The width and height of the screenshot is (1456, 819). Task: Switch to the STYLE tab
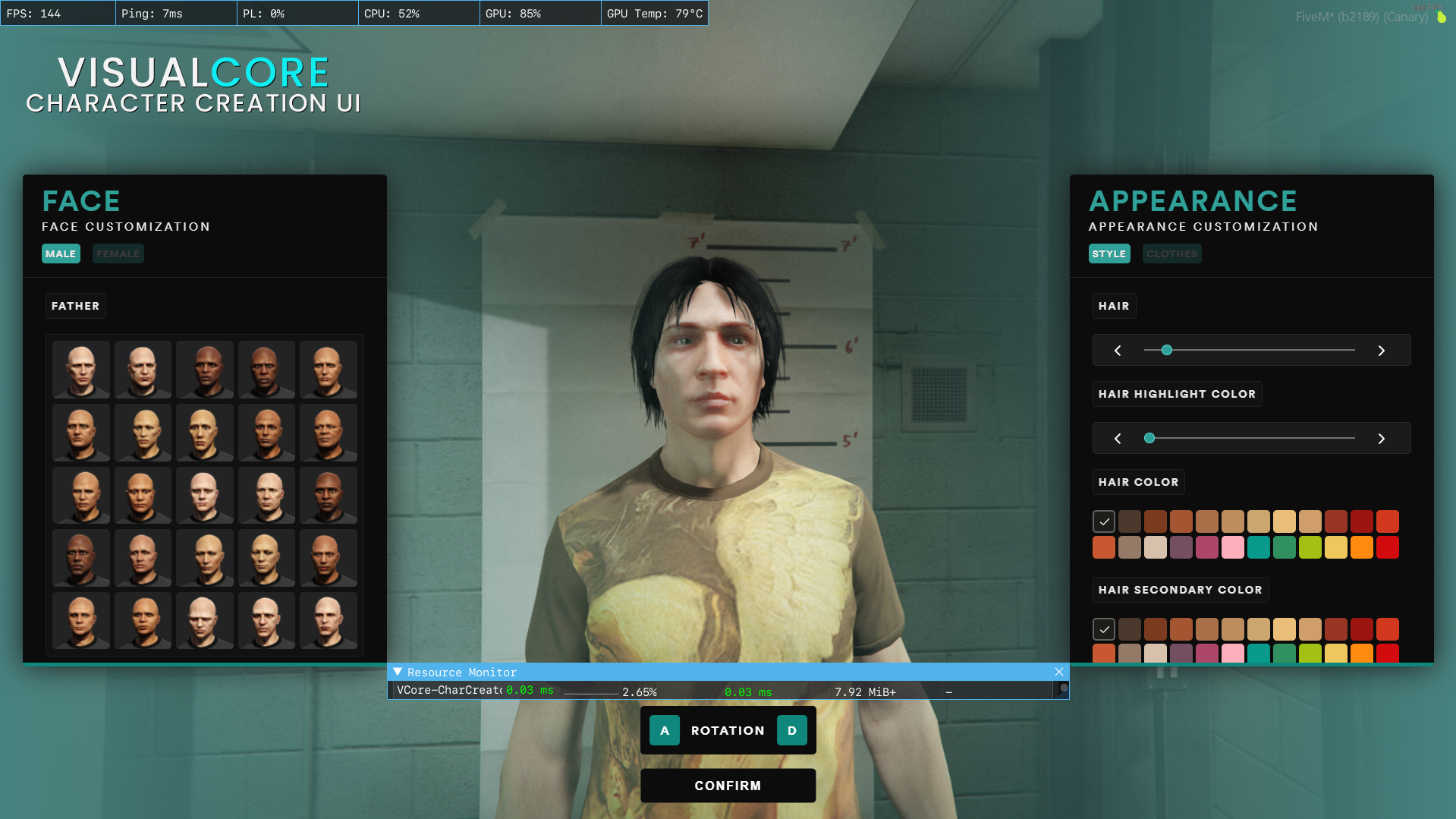coord(1109,254)
